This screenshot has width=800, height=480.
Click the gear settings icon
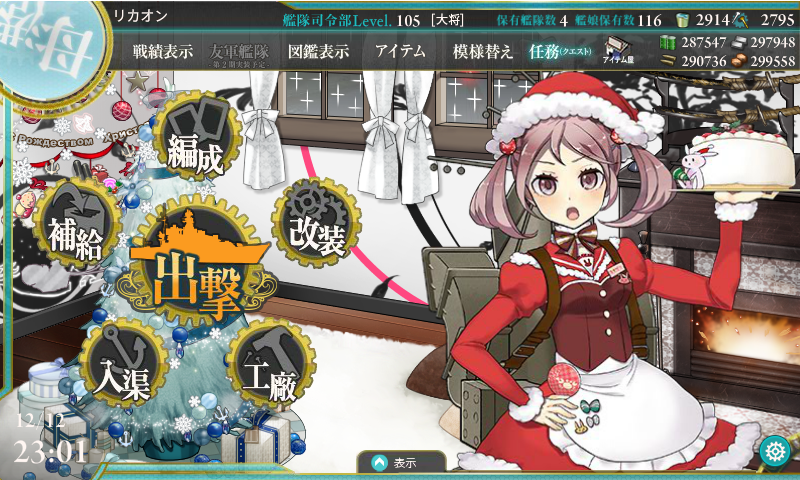[773, 452]
